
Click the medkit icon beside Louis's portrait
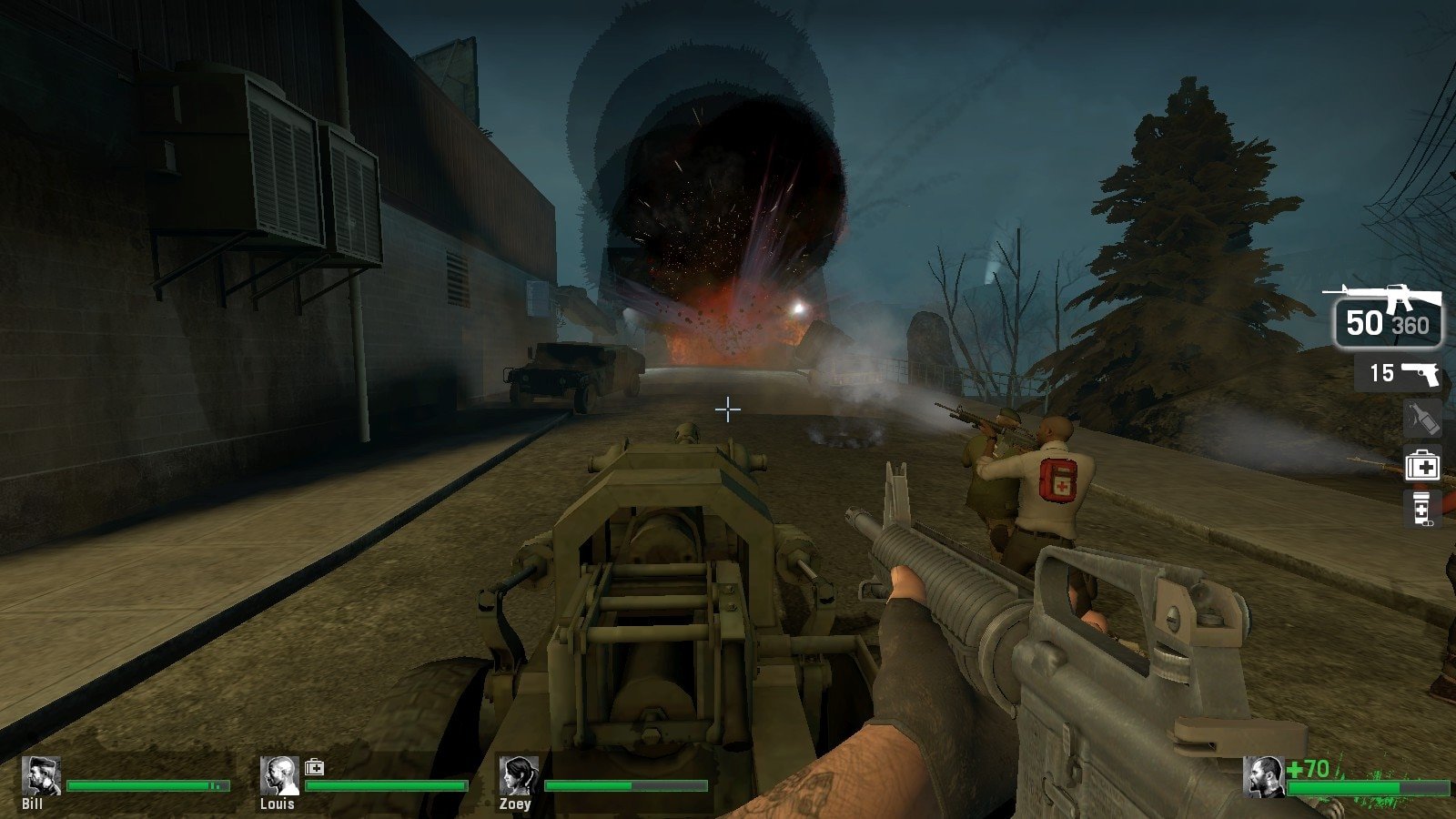click(x=314, y=767)
